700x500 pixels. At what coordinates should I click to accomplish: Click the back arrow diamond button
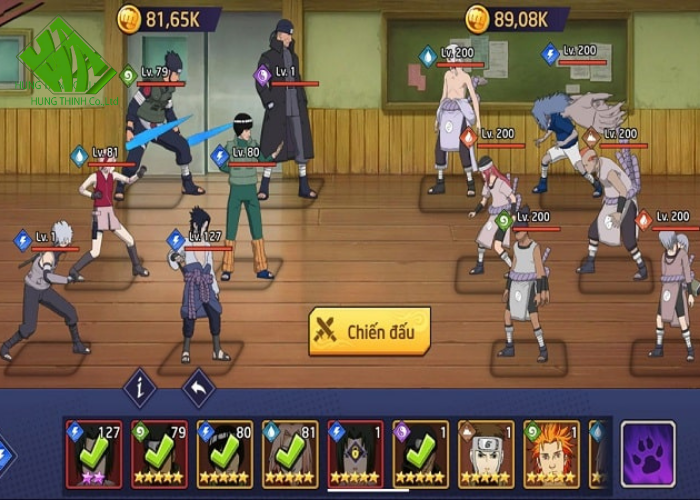click(x=198, y=388)
